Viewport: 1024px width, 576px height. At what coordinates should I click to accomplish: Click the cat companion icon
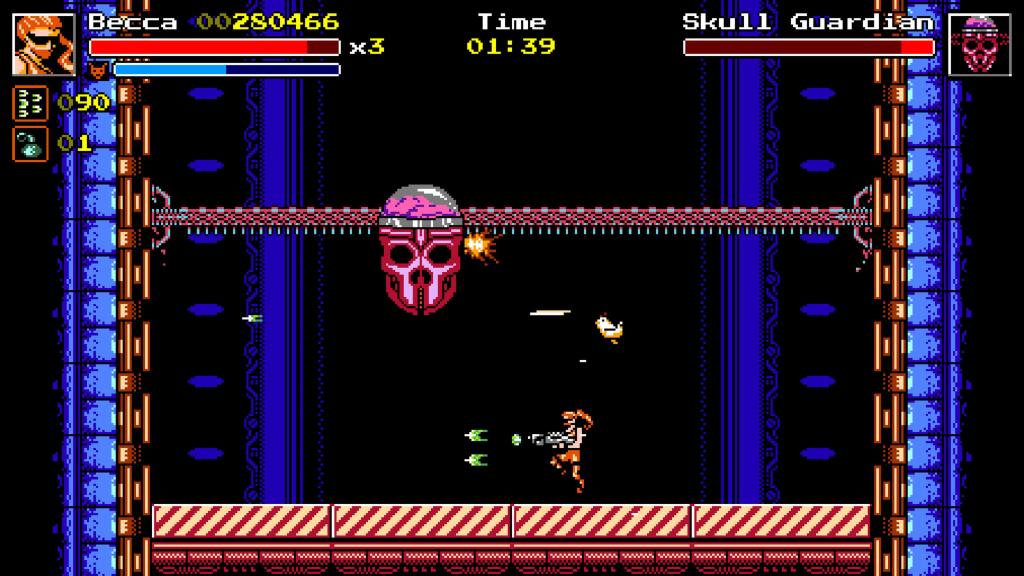tap(99, 69)
